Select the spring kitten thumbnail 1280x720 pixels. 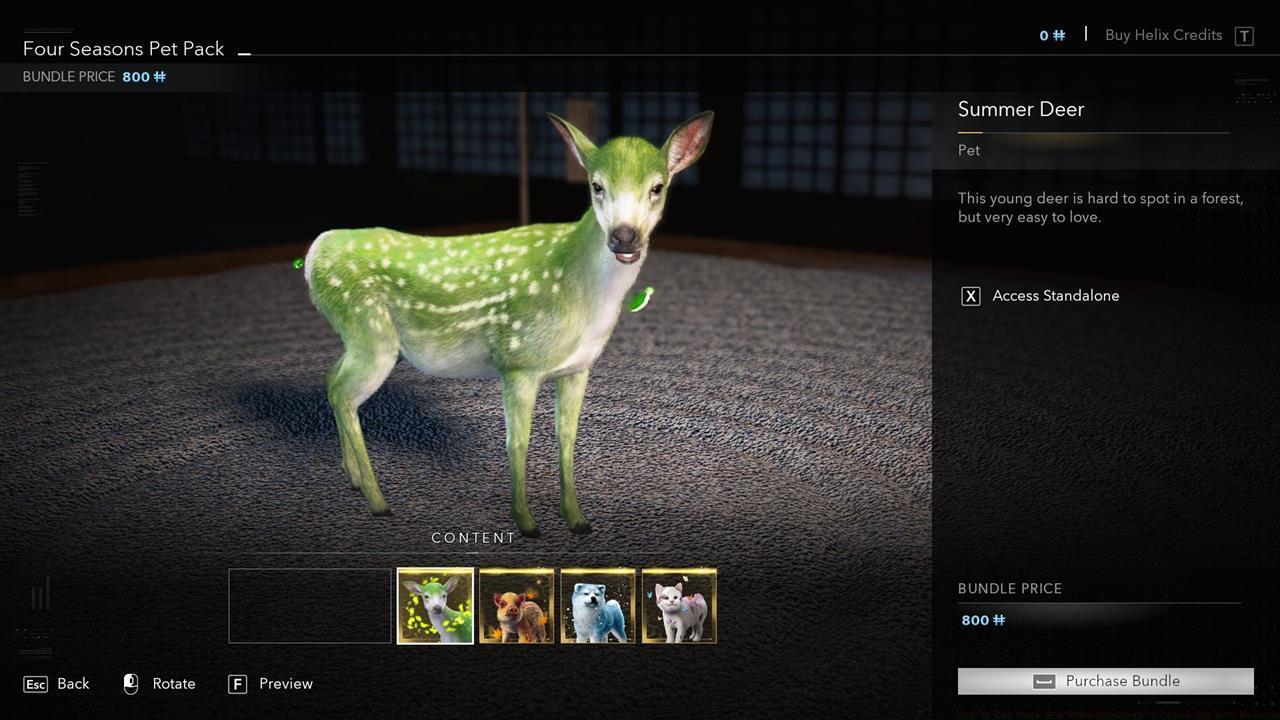[x=679, y=604]
